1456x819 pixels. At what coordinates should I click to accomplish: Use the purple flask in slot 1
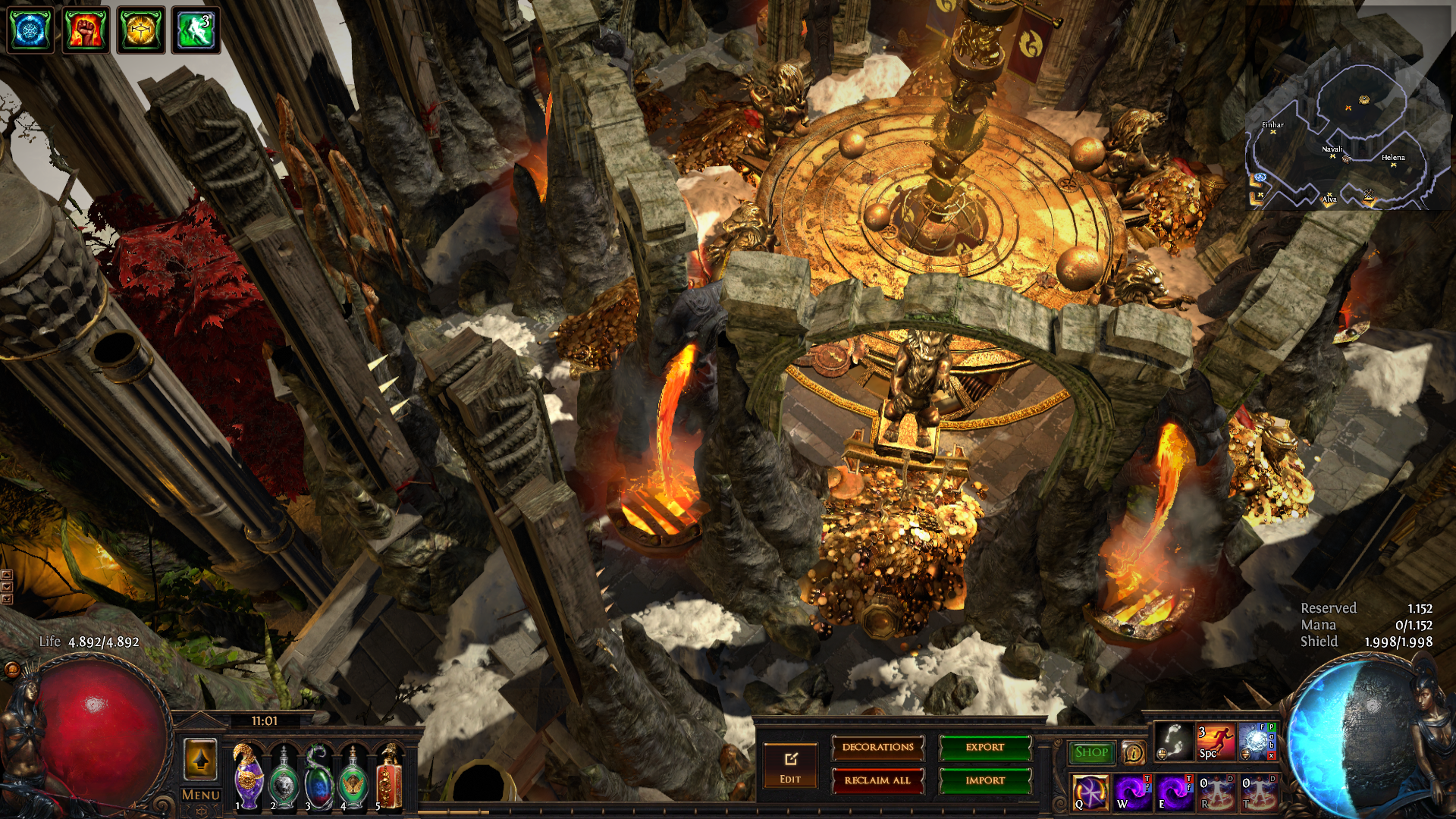248,776
